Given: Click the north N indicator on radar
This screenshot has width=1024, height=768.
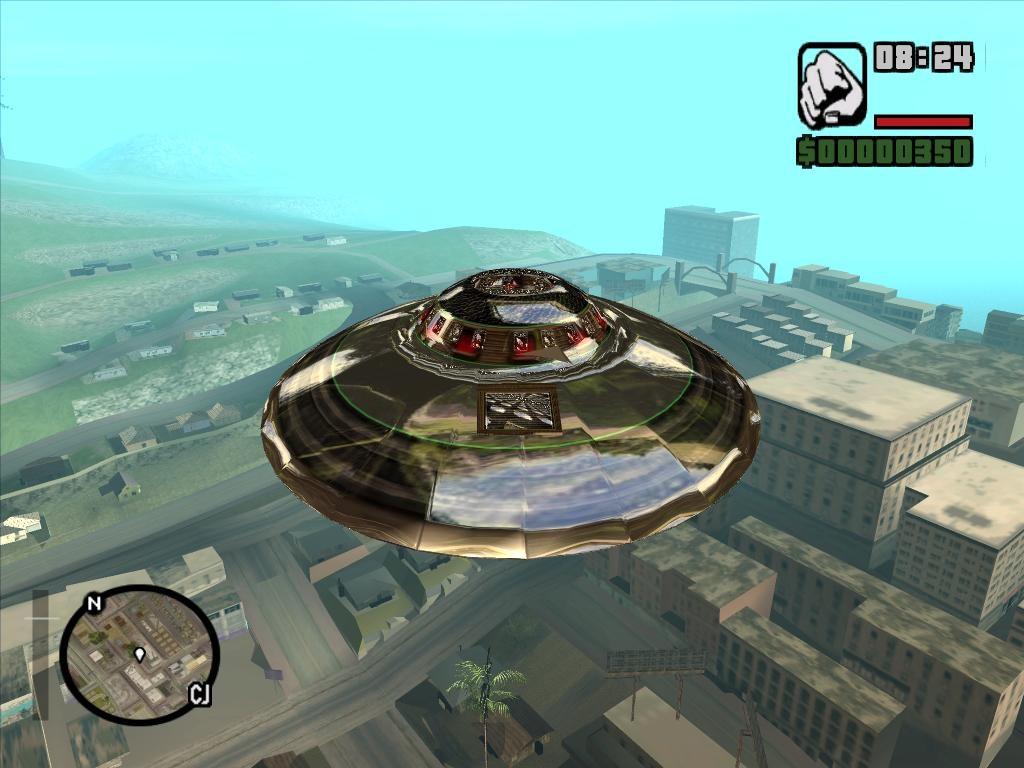Looking at the screenshot, I should (x=94, y=604).
